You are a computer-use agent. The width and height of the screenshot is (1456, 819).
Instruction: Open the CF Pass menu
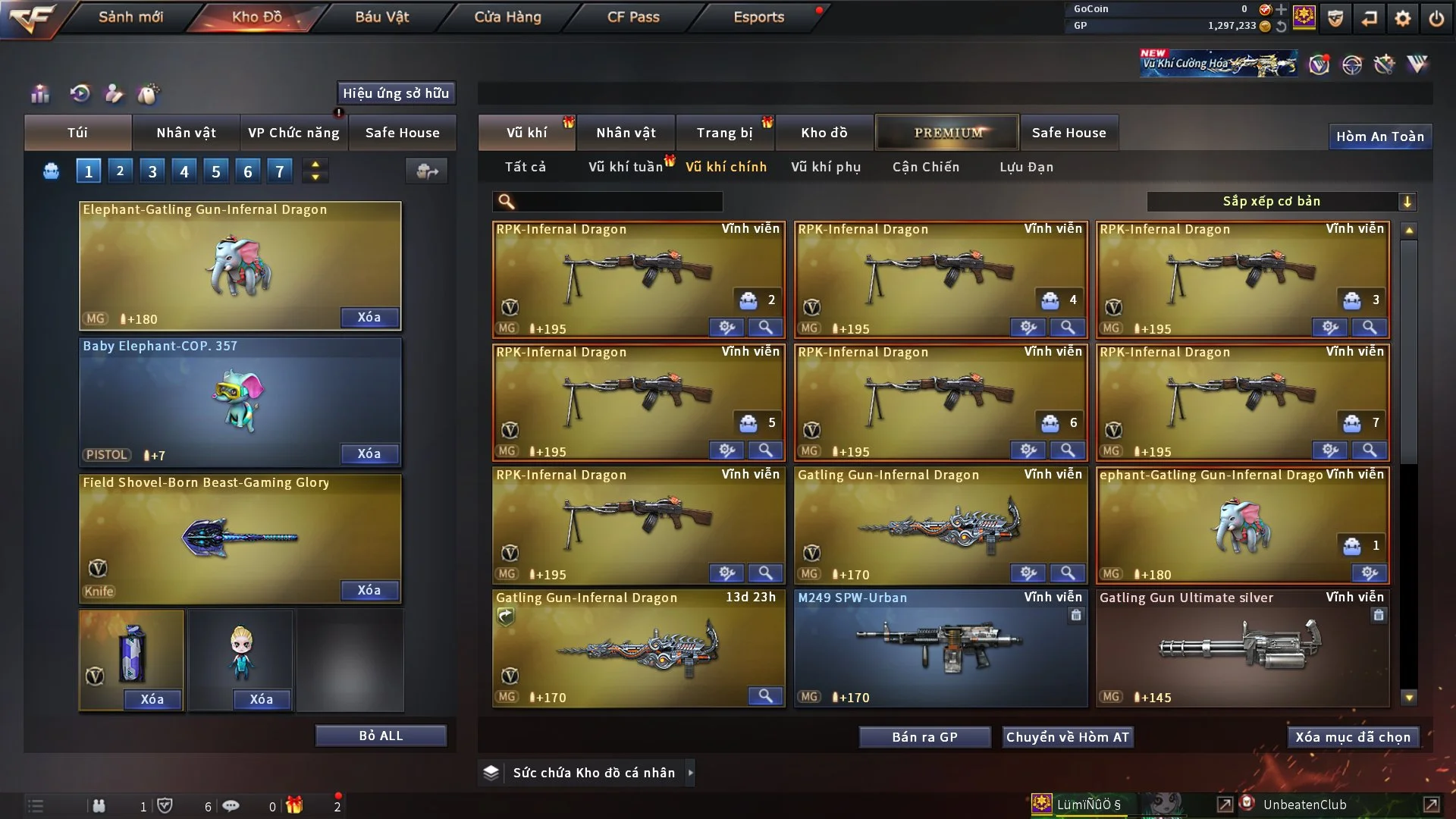pos(633,17)
